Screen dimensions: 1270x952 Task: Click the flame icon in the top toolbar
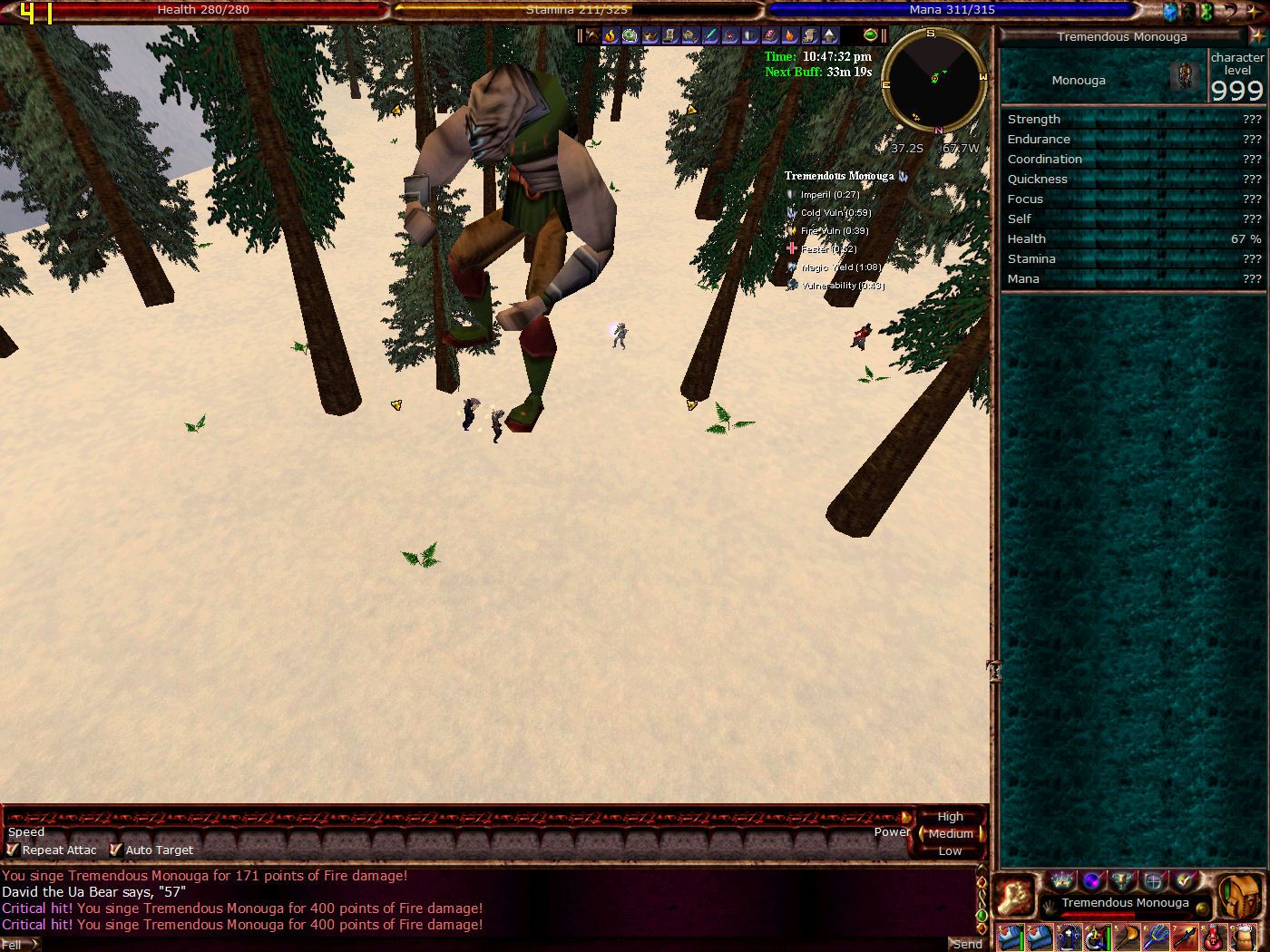coord(611,35)
